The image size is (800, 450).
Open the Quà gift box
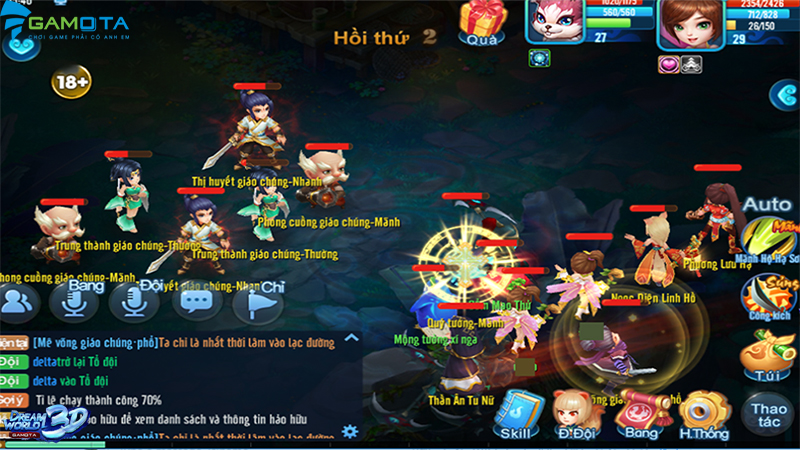[x=483, y=22]
